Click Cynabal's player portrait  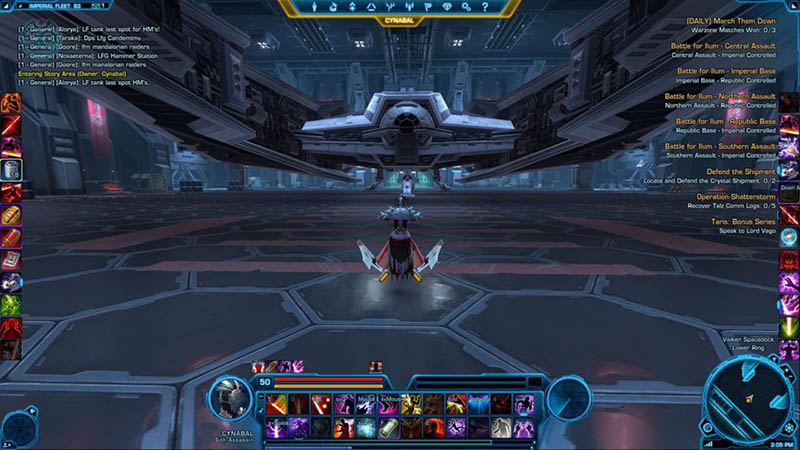(232, 398)
